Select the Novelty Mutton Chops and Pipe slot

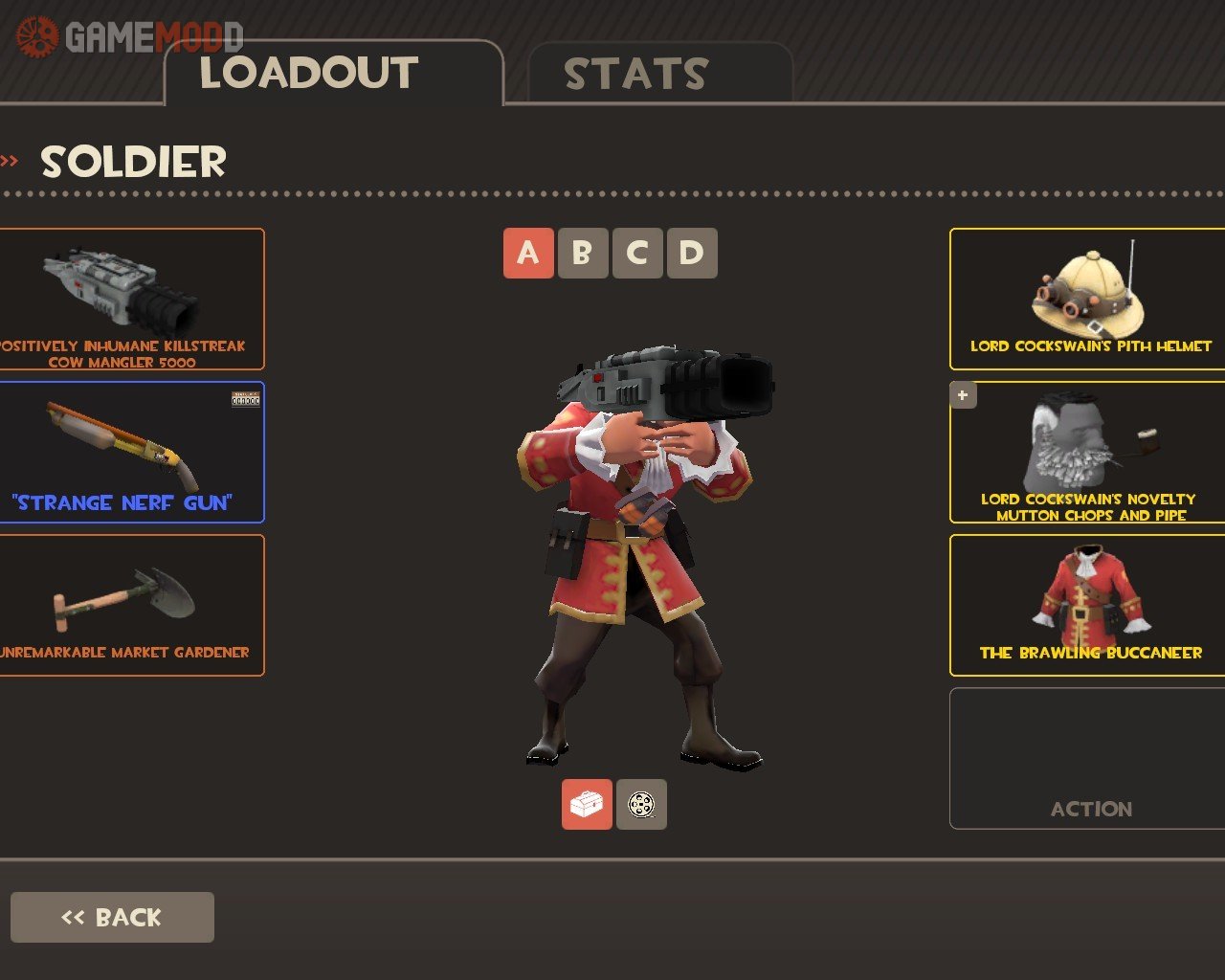pyautogui.click(x=1088, y=452)
